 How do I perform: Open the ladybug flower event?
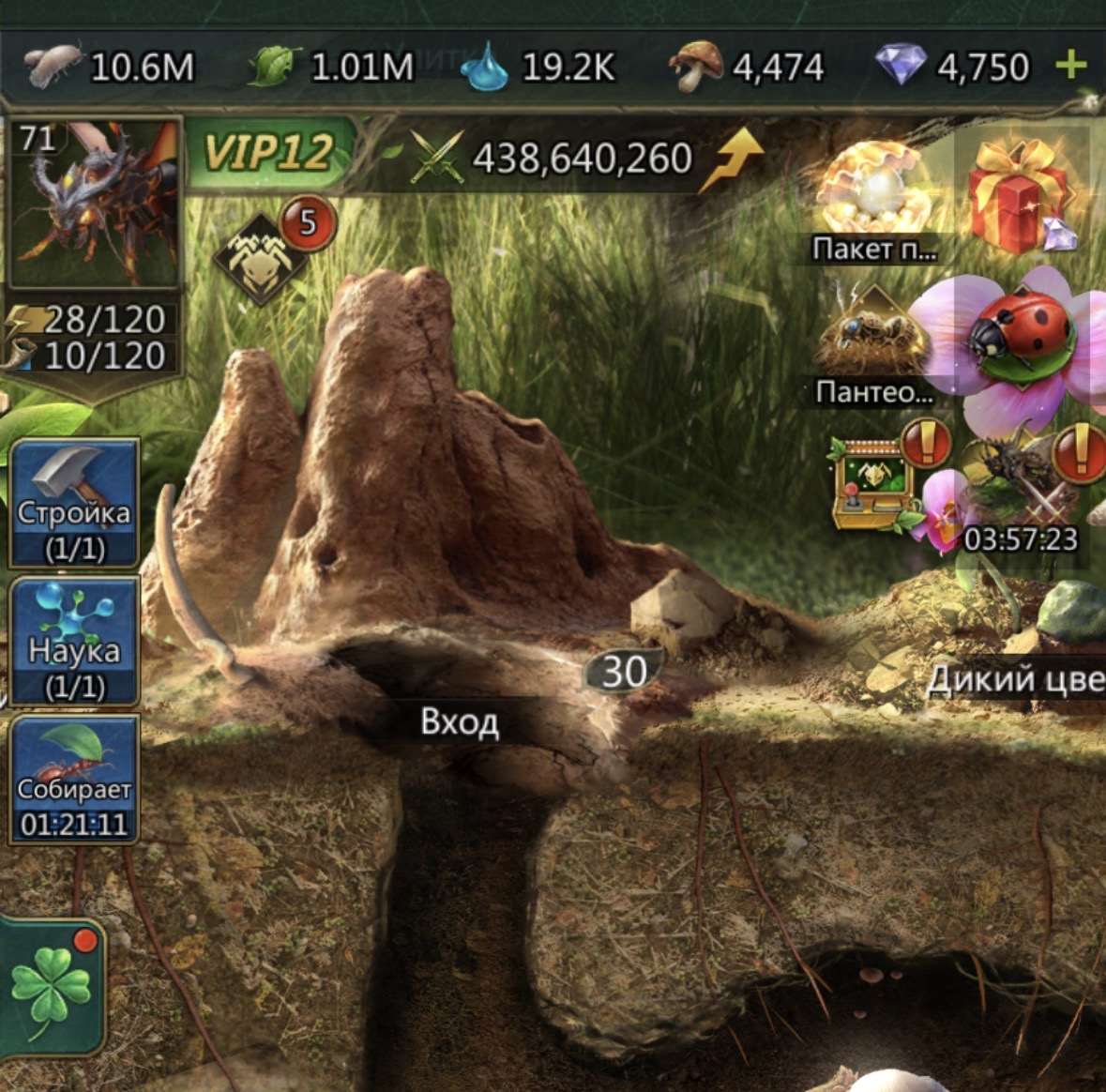(1021, 341)
